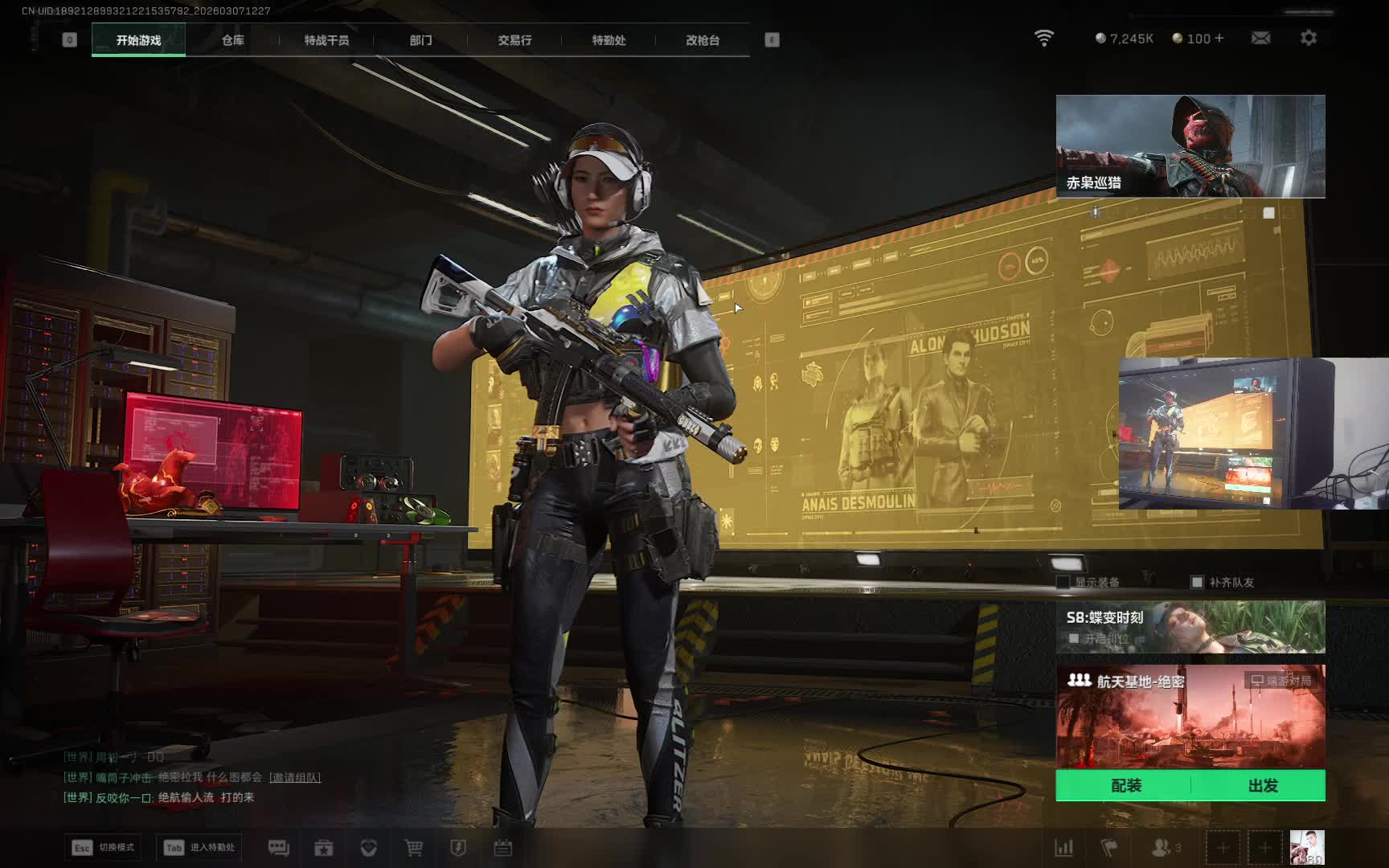
Task: Switch to the 仓库 warehouse tab
Action: 233,40
